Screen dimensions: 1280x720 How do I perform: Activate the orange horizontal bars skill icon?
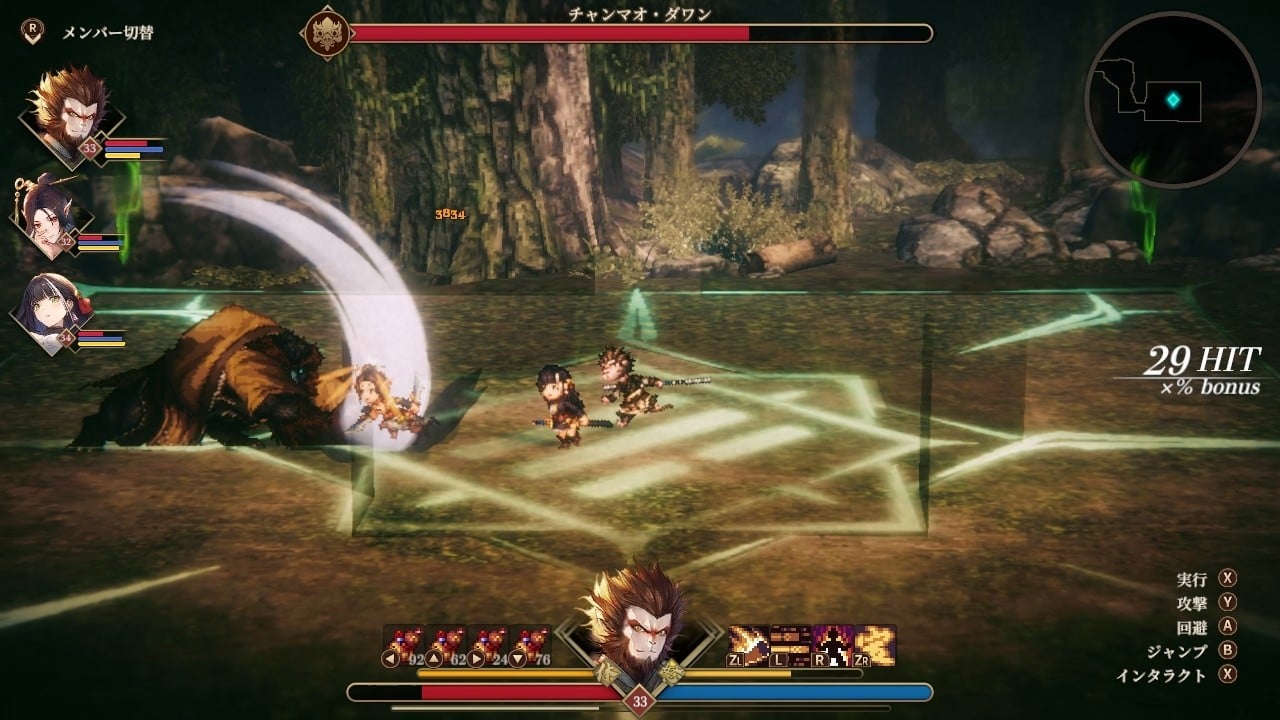click(x=790, y=646)
